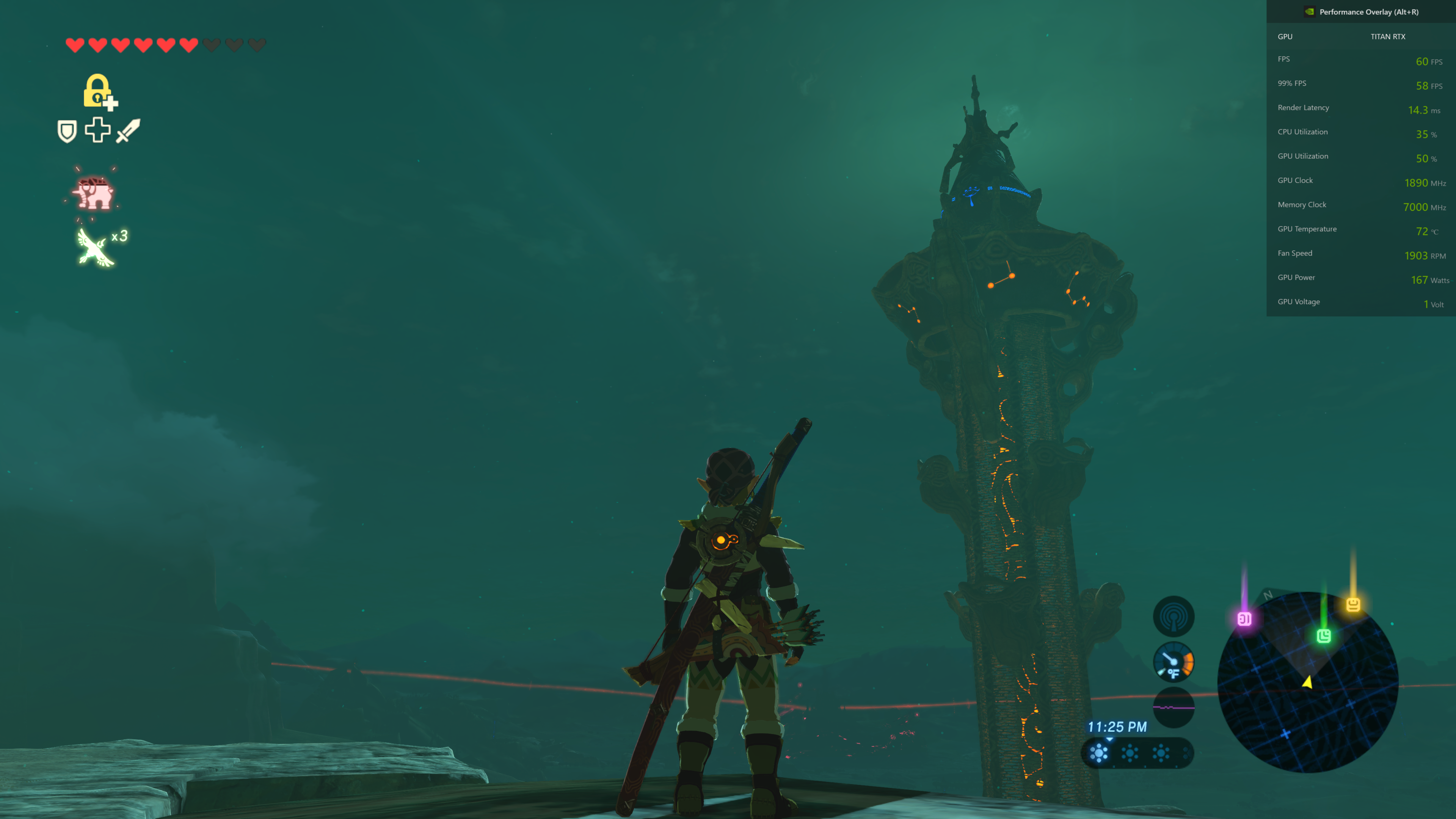Click the weather forecast bar
This screenshot has width=1456, height=819.
click(x=1137, y=753)
